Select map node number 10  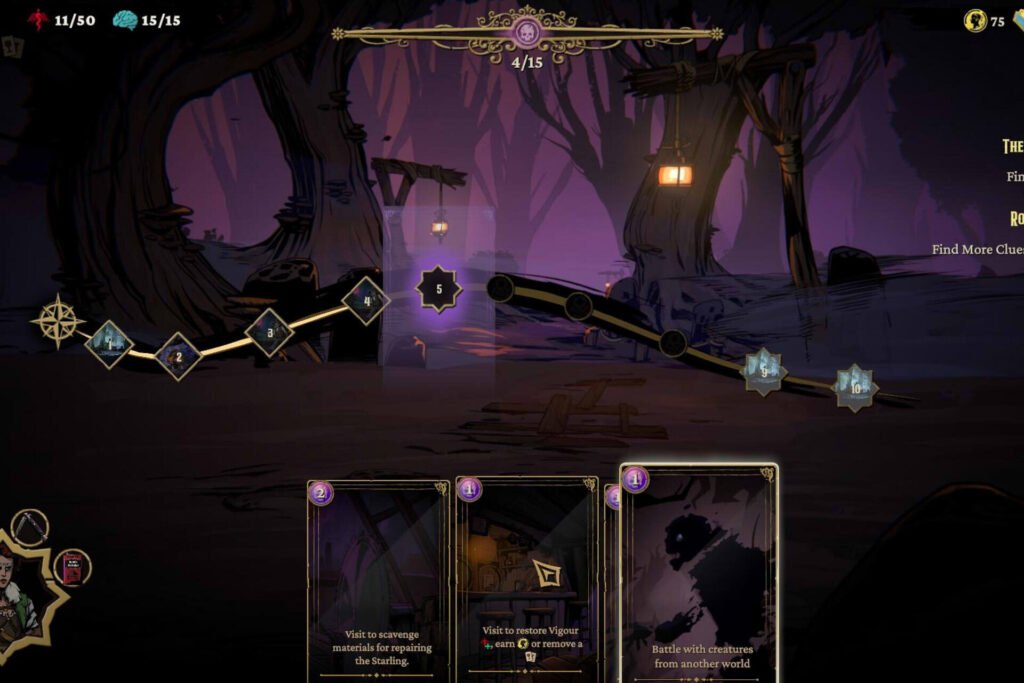point(855,387)
